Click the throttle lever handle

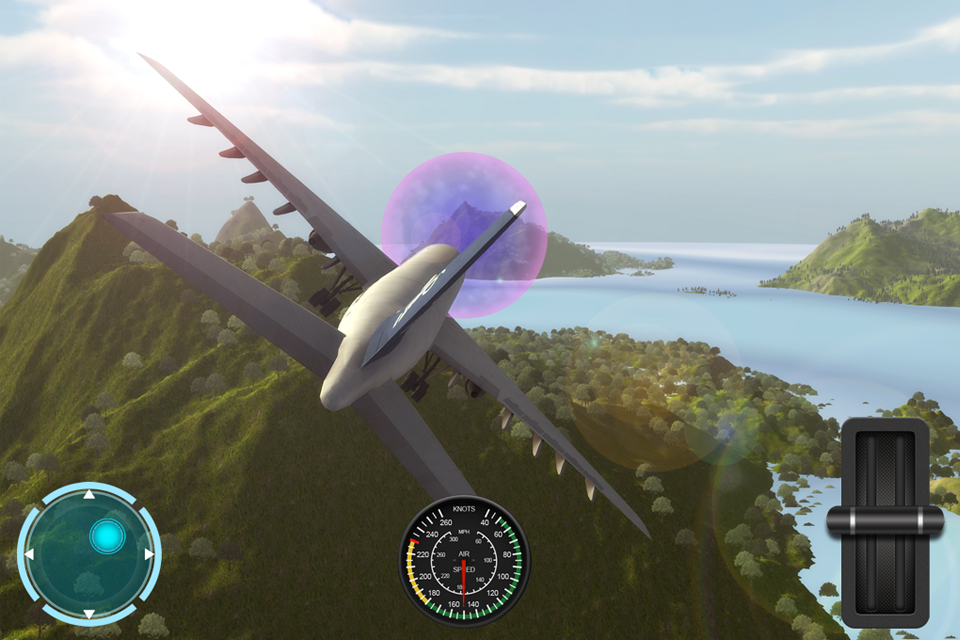pyautogui.click(x=884, y=519)
